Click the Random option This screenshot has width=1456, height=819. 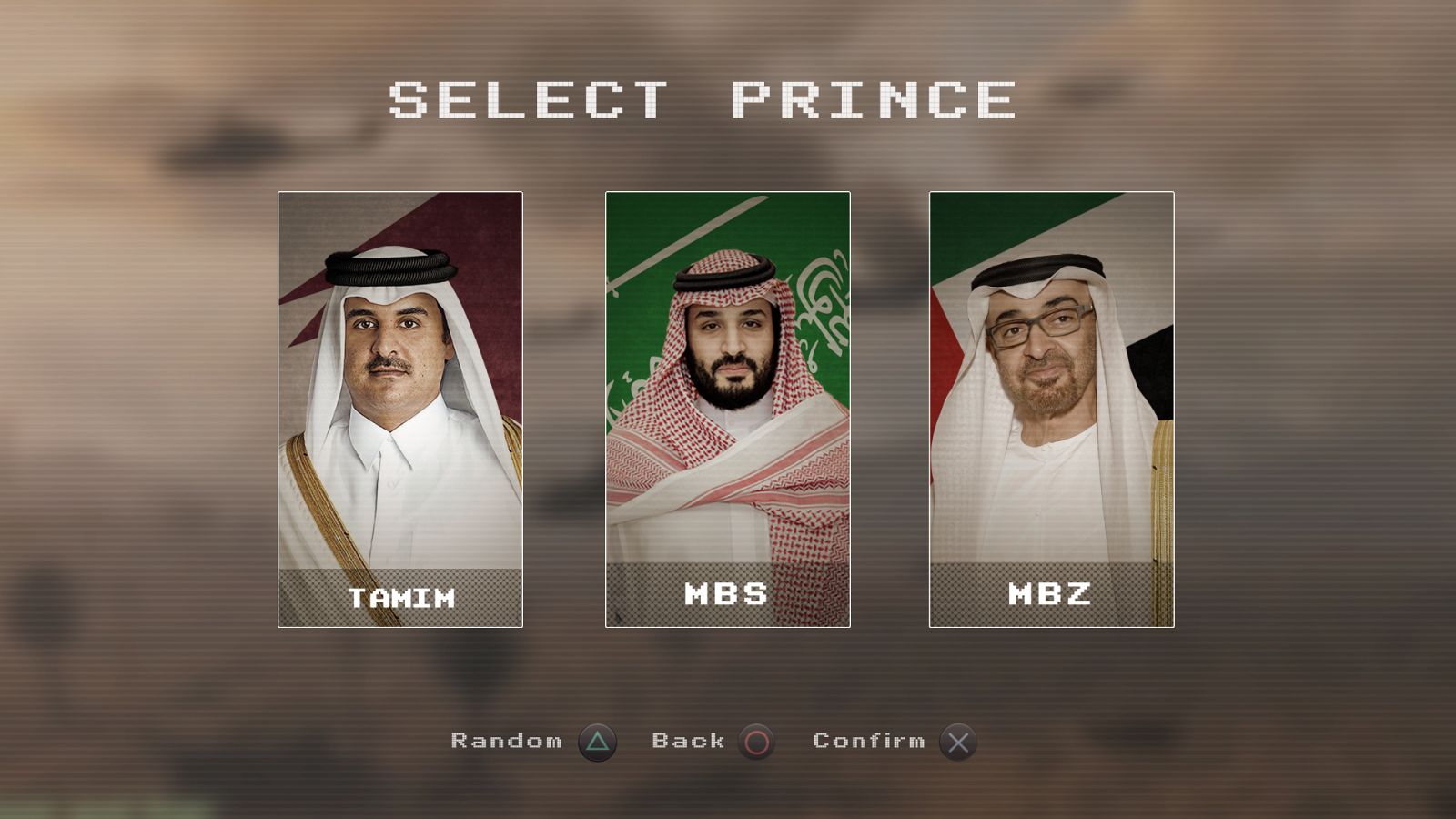[508, 742]
